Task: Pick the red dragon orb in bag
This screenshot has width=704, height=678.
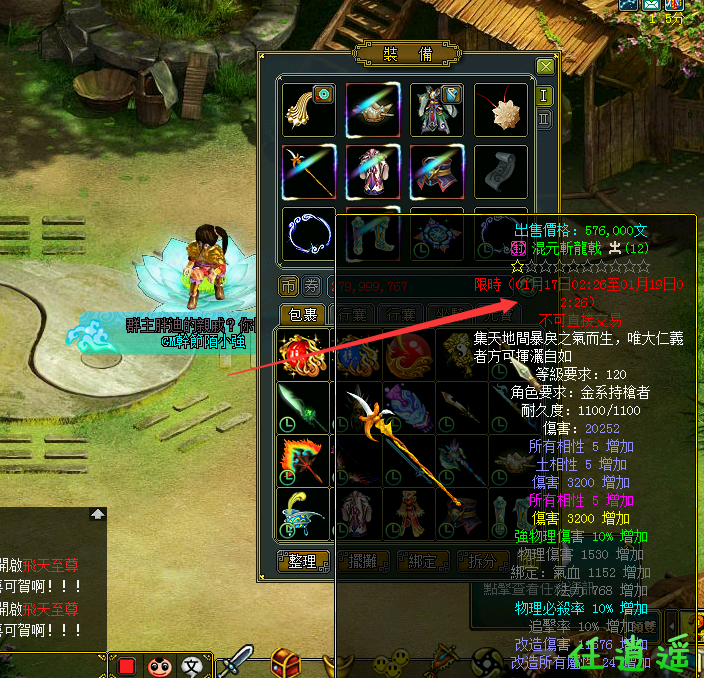Action: click(305, 355)
